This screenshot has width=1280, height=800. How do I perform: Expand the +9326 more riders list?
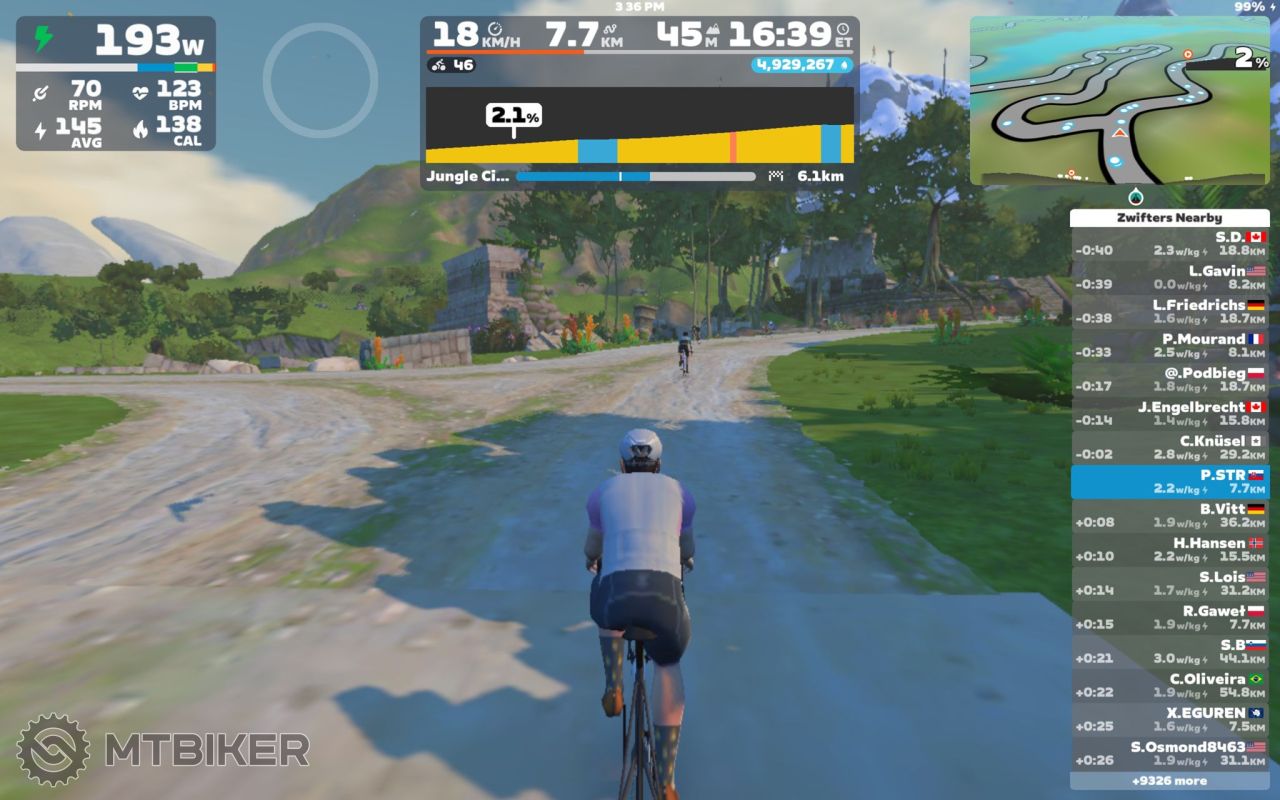[x=1169, y=781]
